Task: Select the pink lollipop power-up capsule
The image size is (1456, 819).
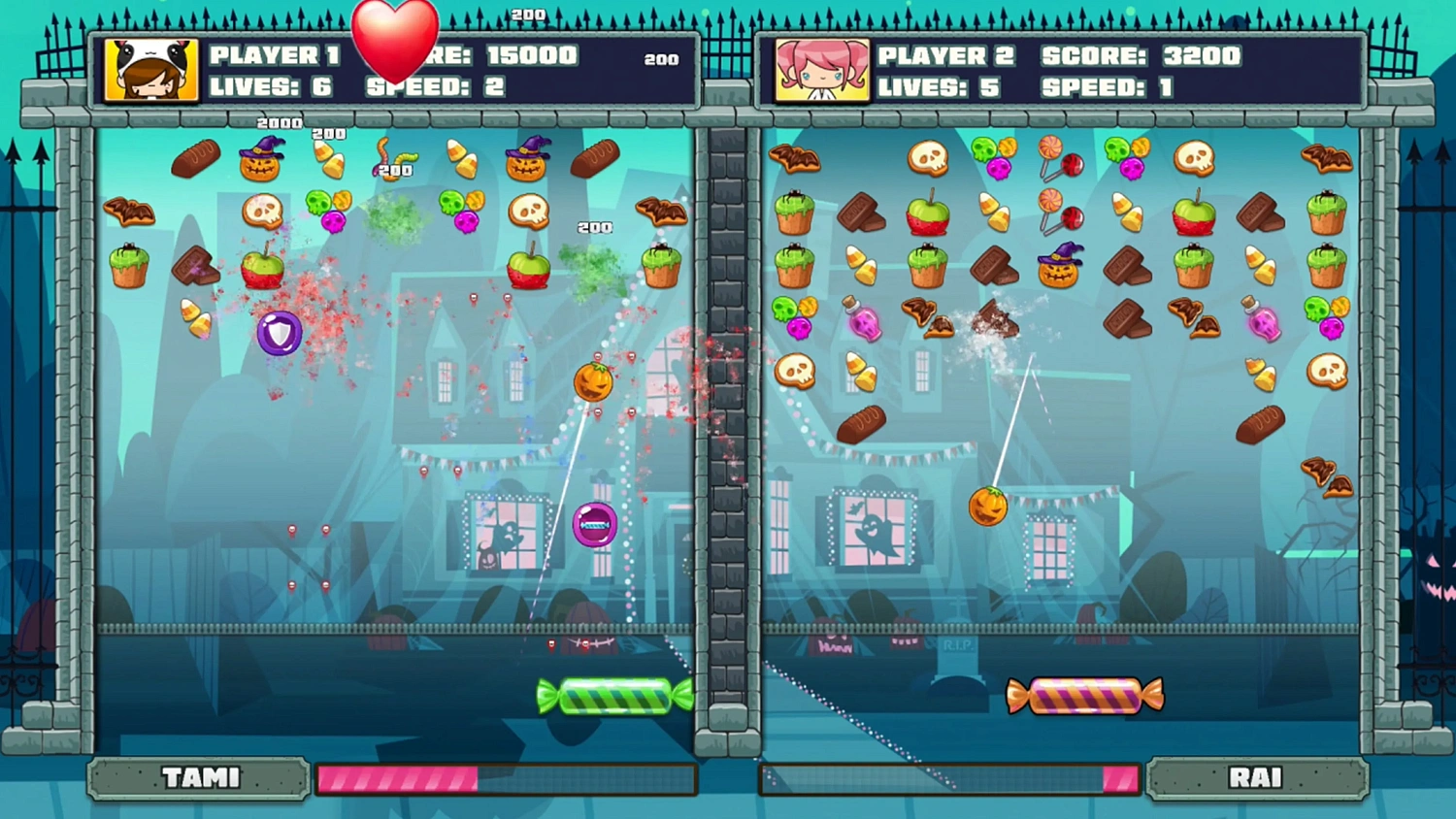Action: pyautogui.click(x=595, y=524)
